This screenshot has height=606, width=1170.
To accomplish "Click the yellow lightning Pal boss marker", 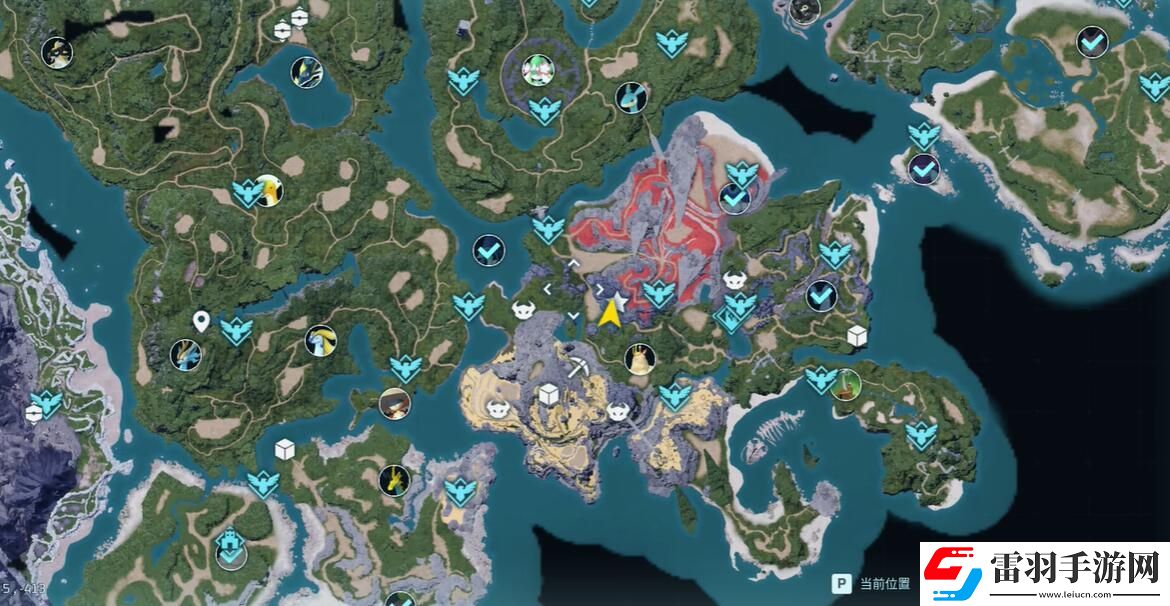I will coord(394,479).
